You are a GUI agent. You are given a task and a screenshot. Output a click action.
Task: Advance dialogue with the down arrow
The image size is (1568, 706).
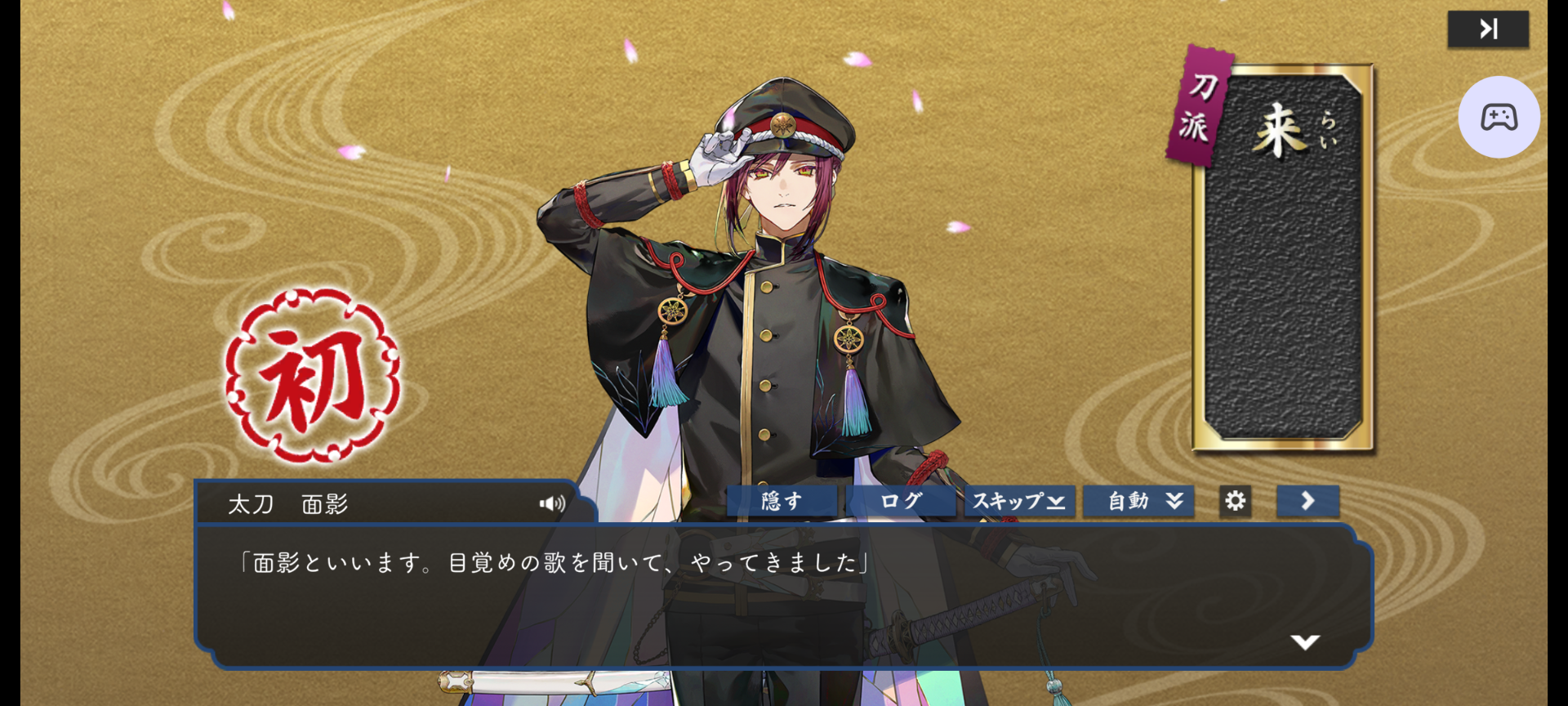click(1305, 642)
